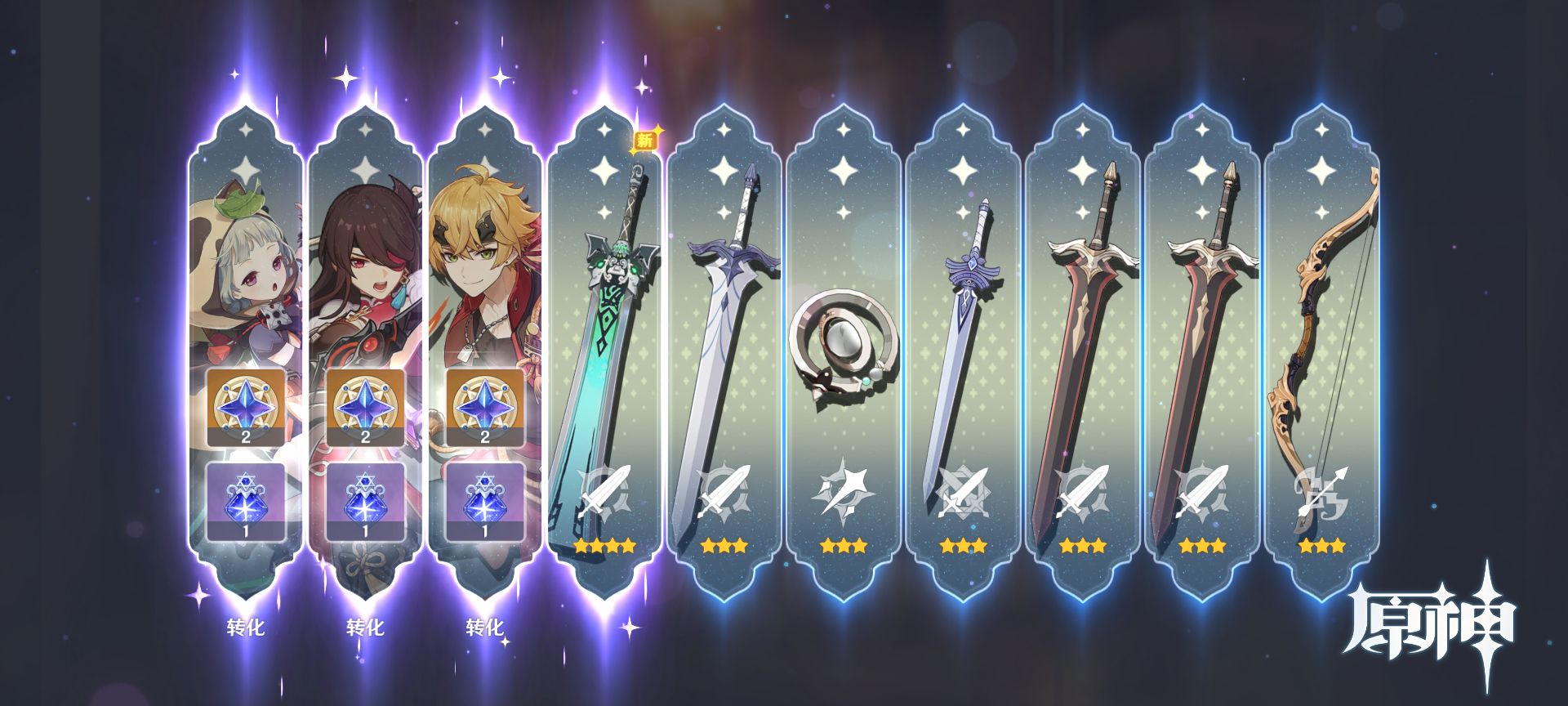
Task: Choose the new 4-star teal claymore card
Action: pyautogui.click(x=604, y=351)
